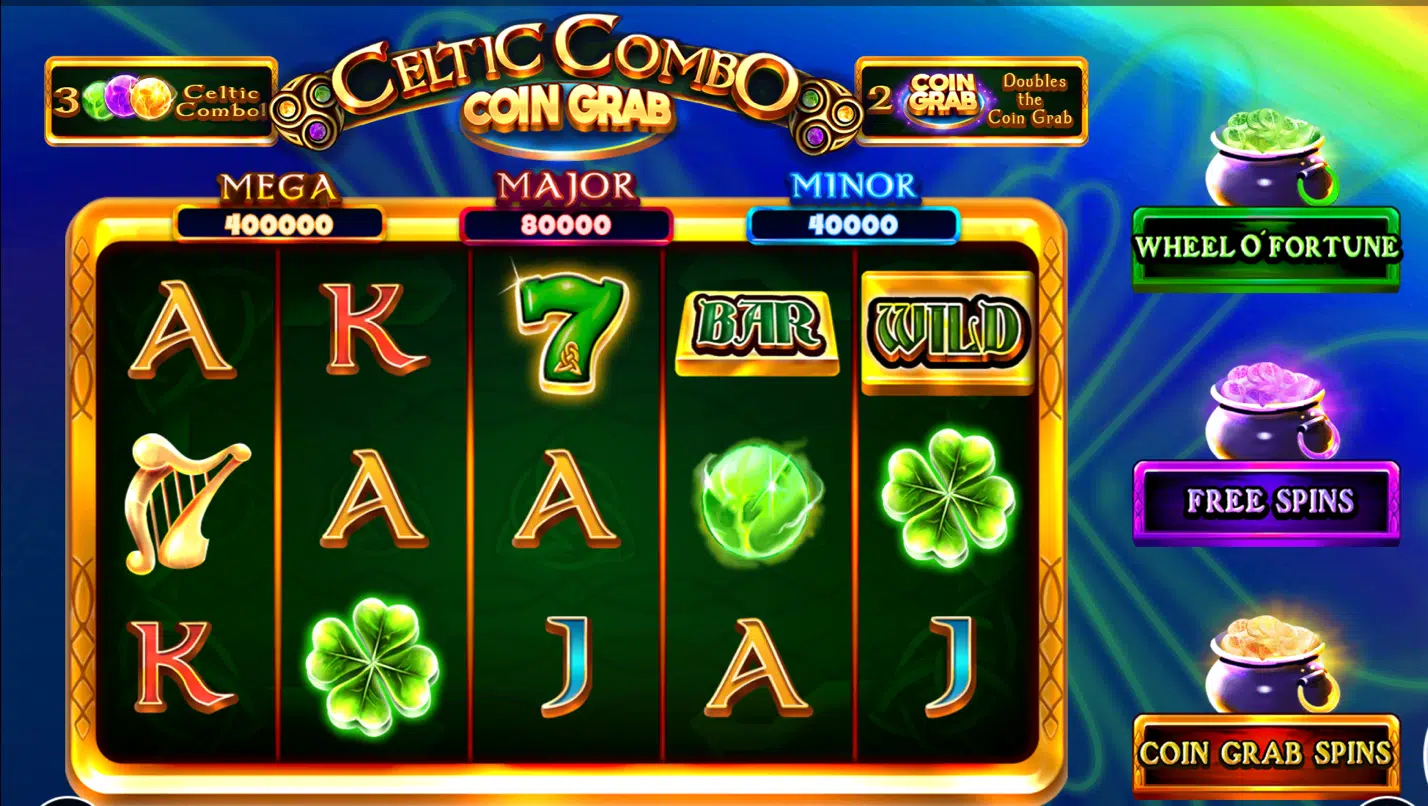
Task: Open the 3 Celtic Combo info panel
Action: pyautogui.click(x=161, y=101)
